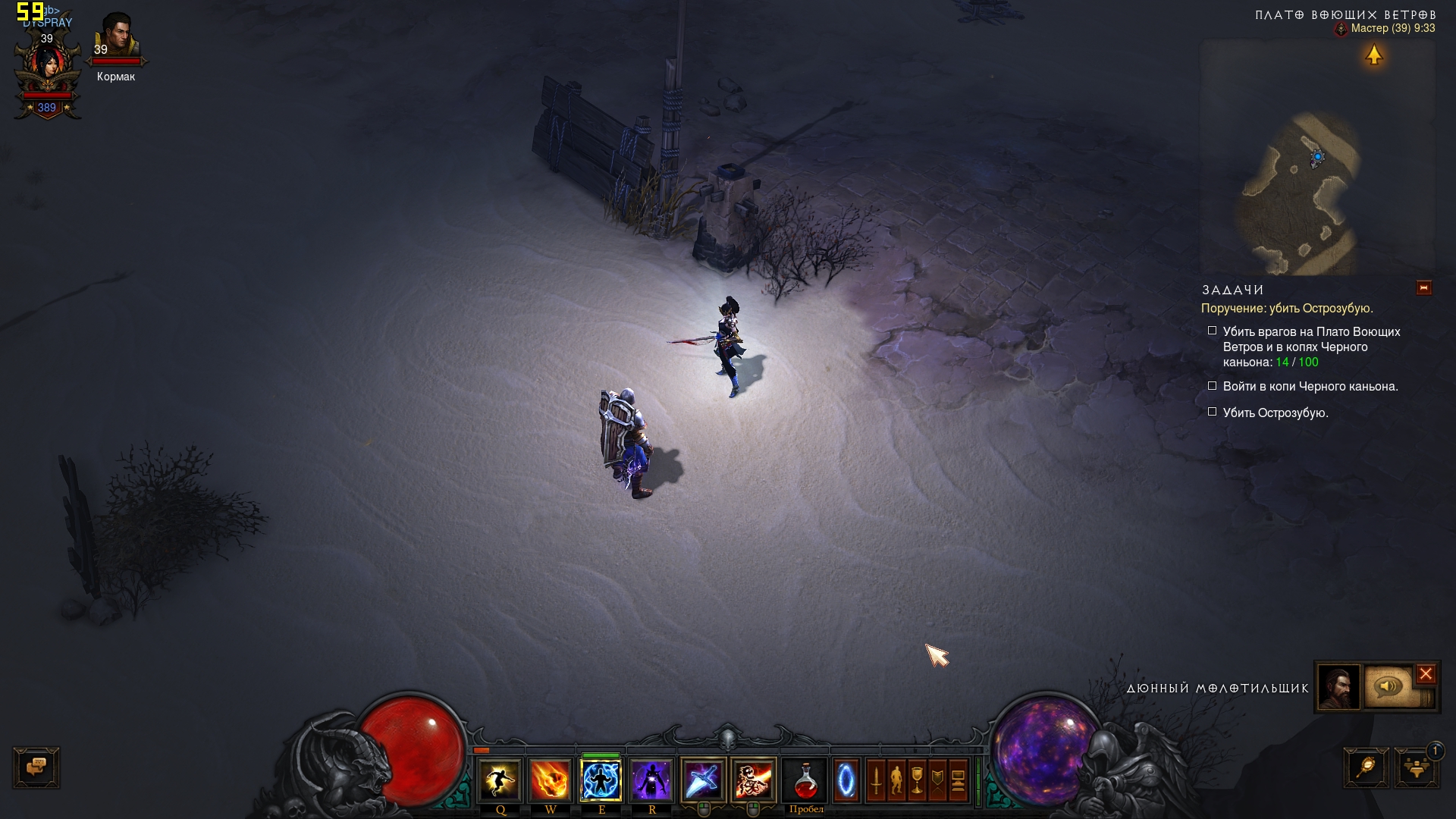Cast the flaming meteor skill on W

[x=550, y=780]
